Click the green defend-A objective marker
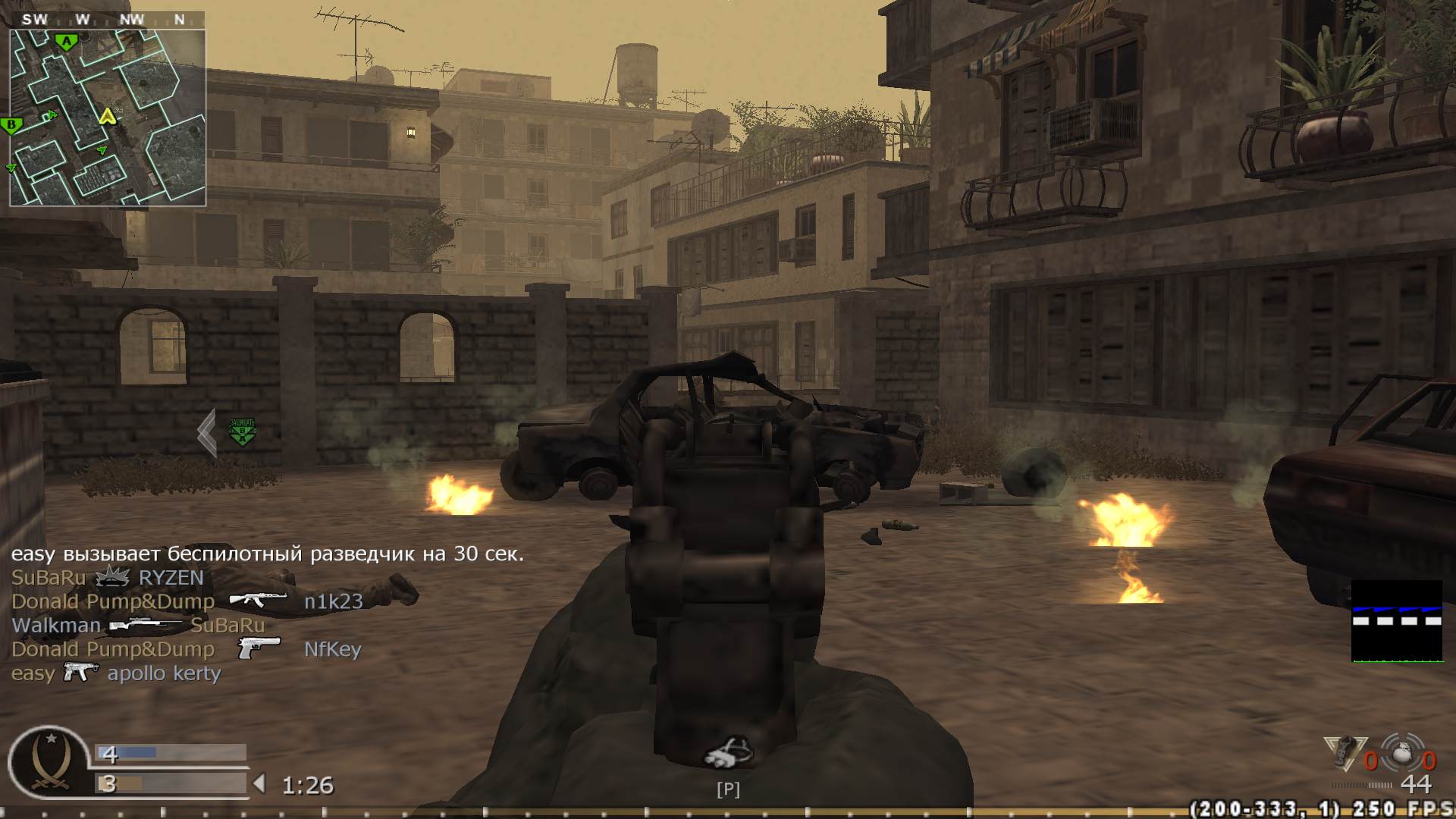Viewport: 1456px width, 819px height. click(x=241, y=432)
